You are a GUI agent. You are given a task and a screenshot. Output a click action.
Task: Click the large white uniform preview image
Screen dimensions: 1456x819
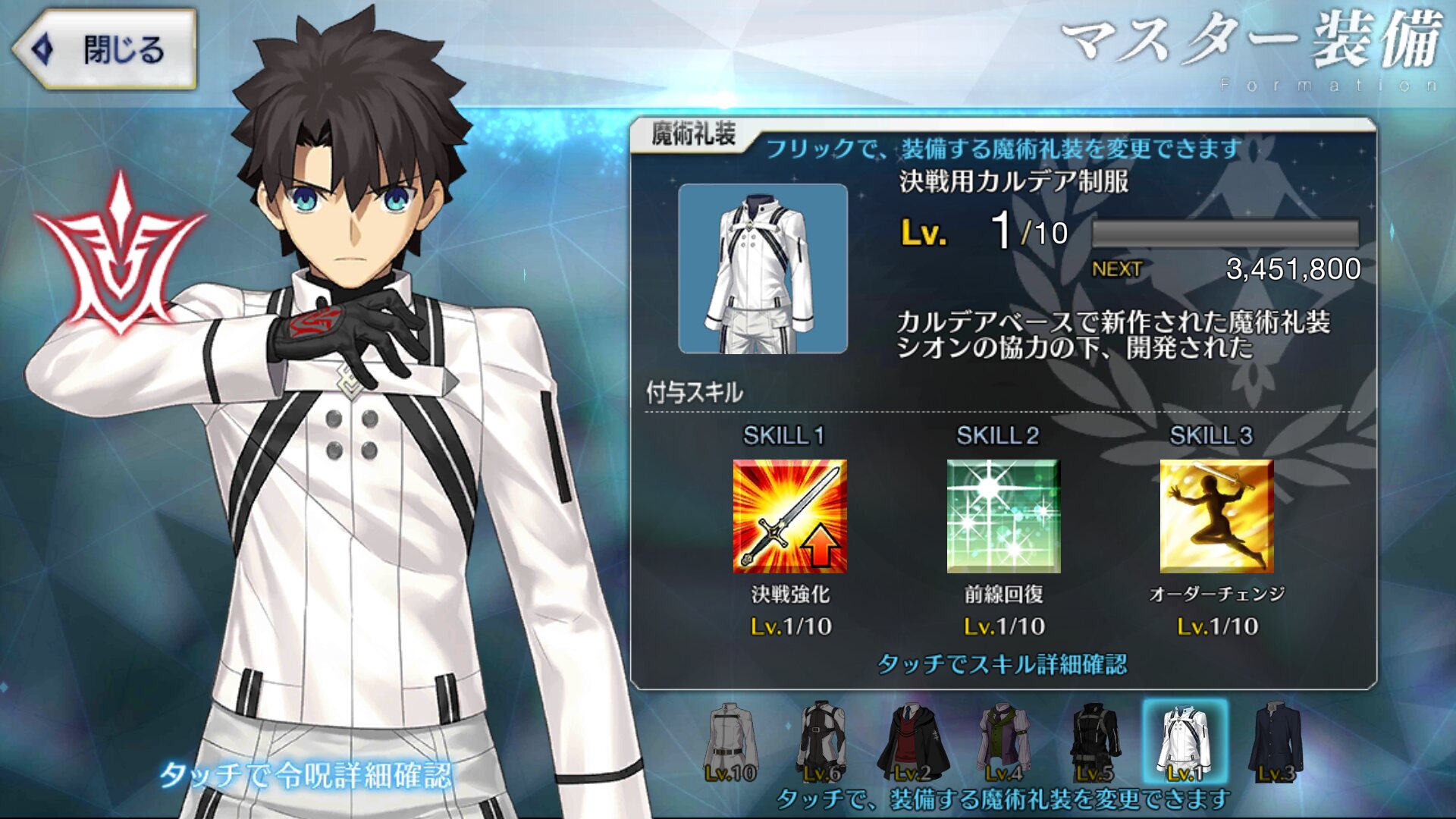pos(763,268)
